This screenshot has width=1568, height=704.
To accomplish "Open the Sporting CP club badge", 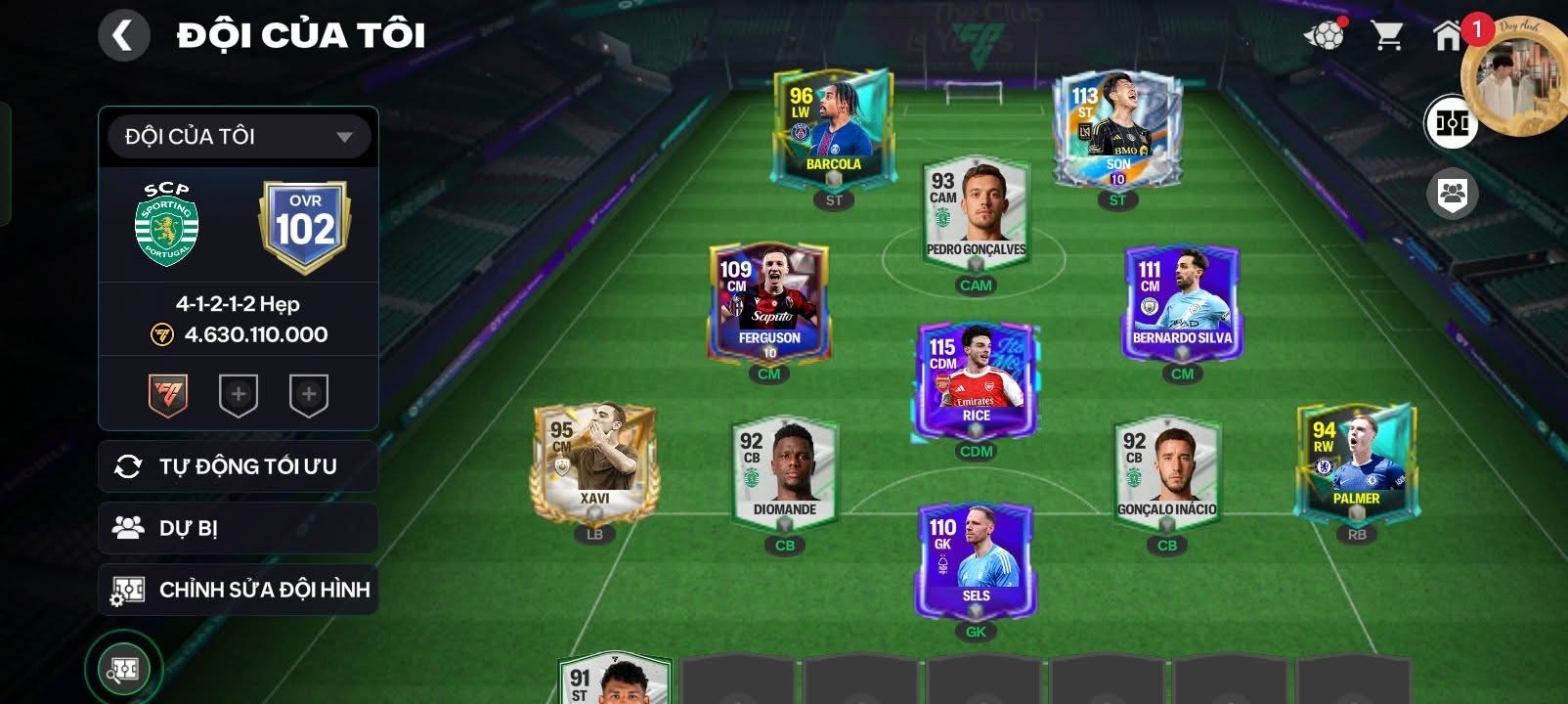I will tap(166, 225).
